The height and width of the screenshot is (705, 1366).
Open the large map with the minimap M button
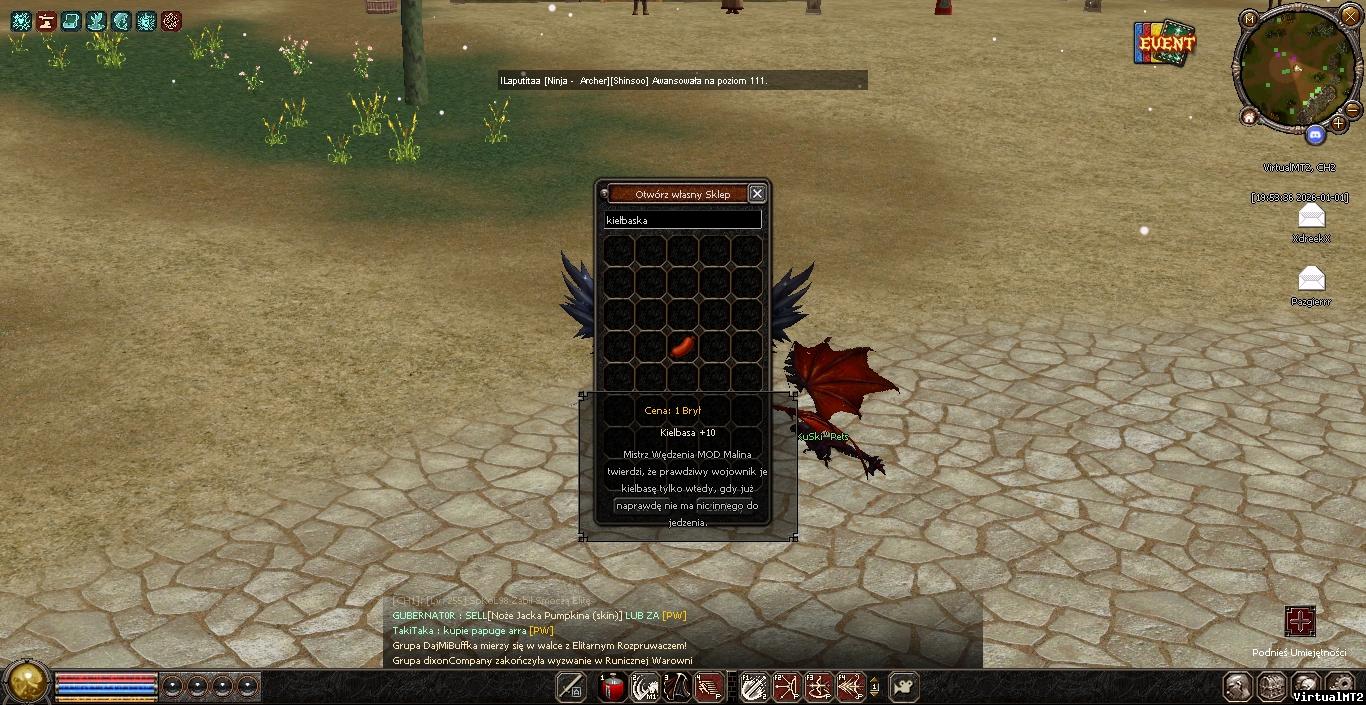coord(1249,19)
